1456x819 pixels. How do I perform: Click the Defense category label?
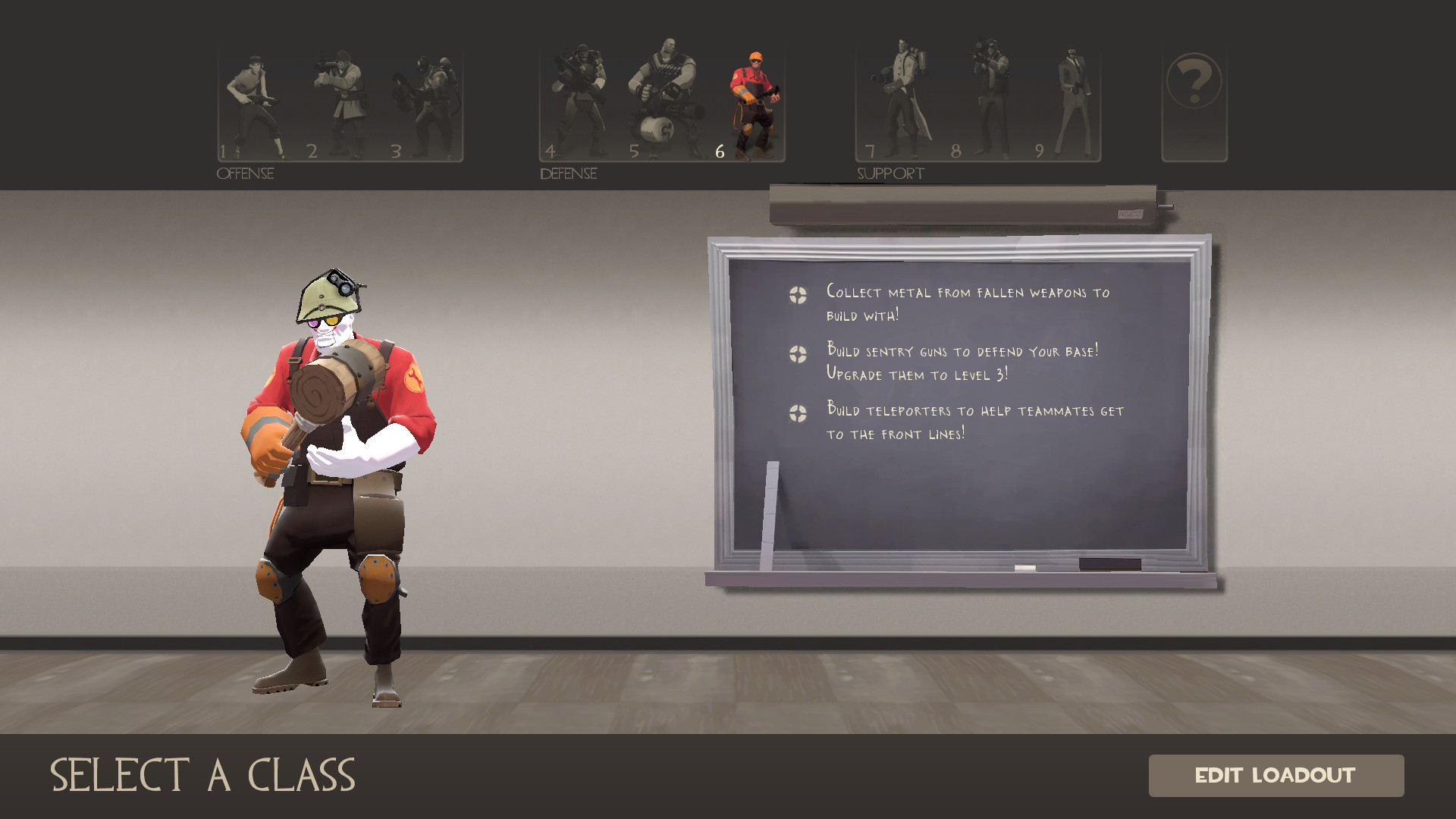pyautogui.click(x=567, y=174)
